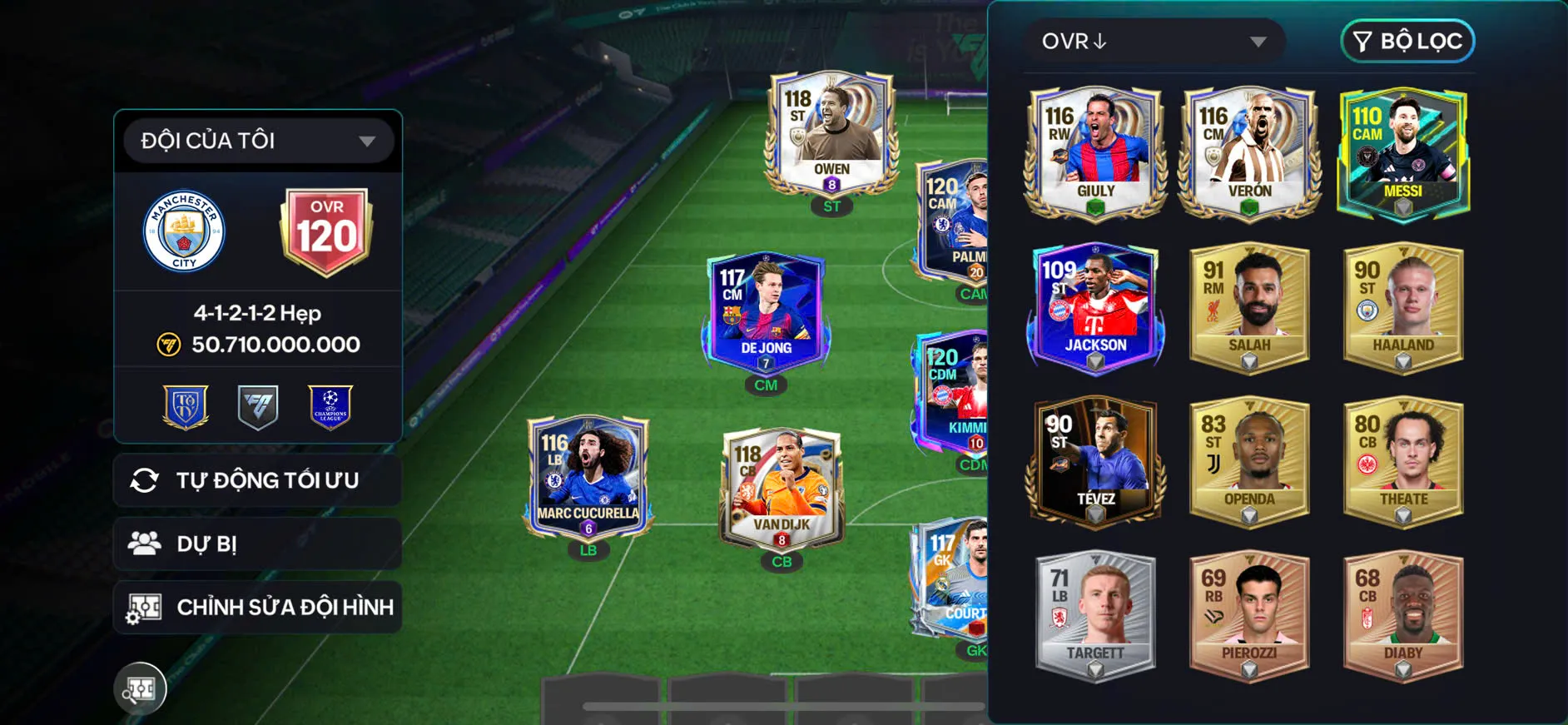
Task: Open the OVR sorting dropdown
Action: (1154, 41)
